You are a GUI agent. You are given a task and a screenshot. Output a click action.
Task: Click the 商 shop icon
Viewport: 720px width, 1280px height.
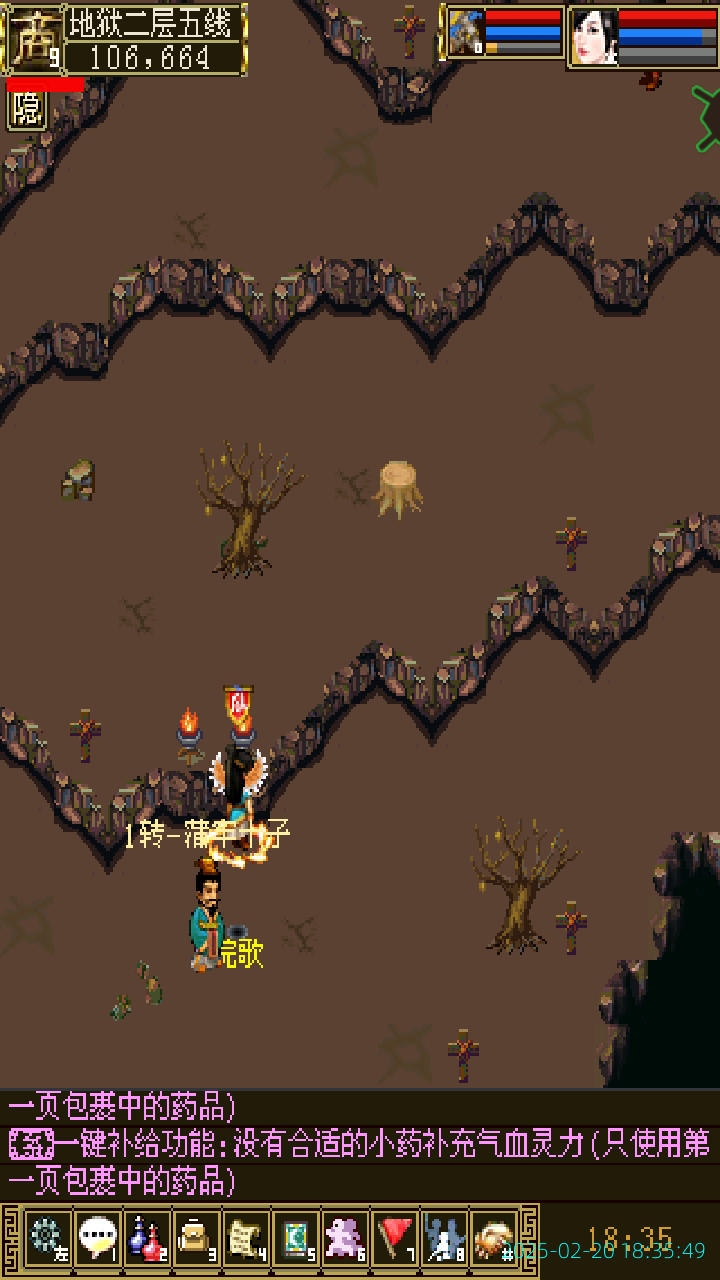pos(31,40)
